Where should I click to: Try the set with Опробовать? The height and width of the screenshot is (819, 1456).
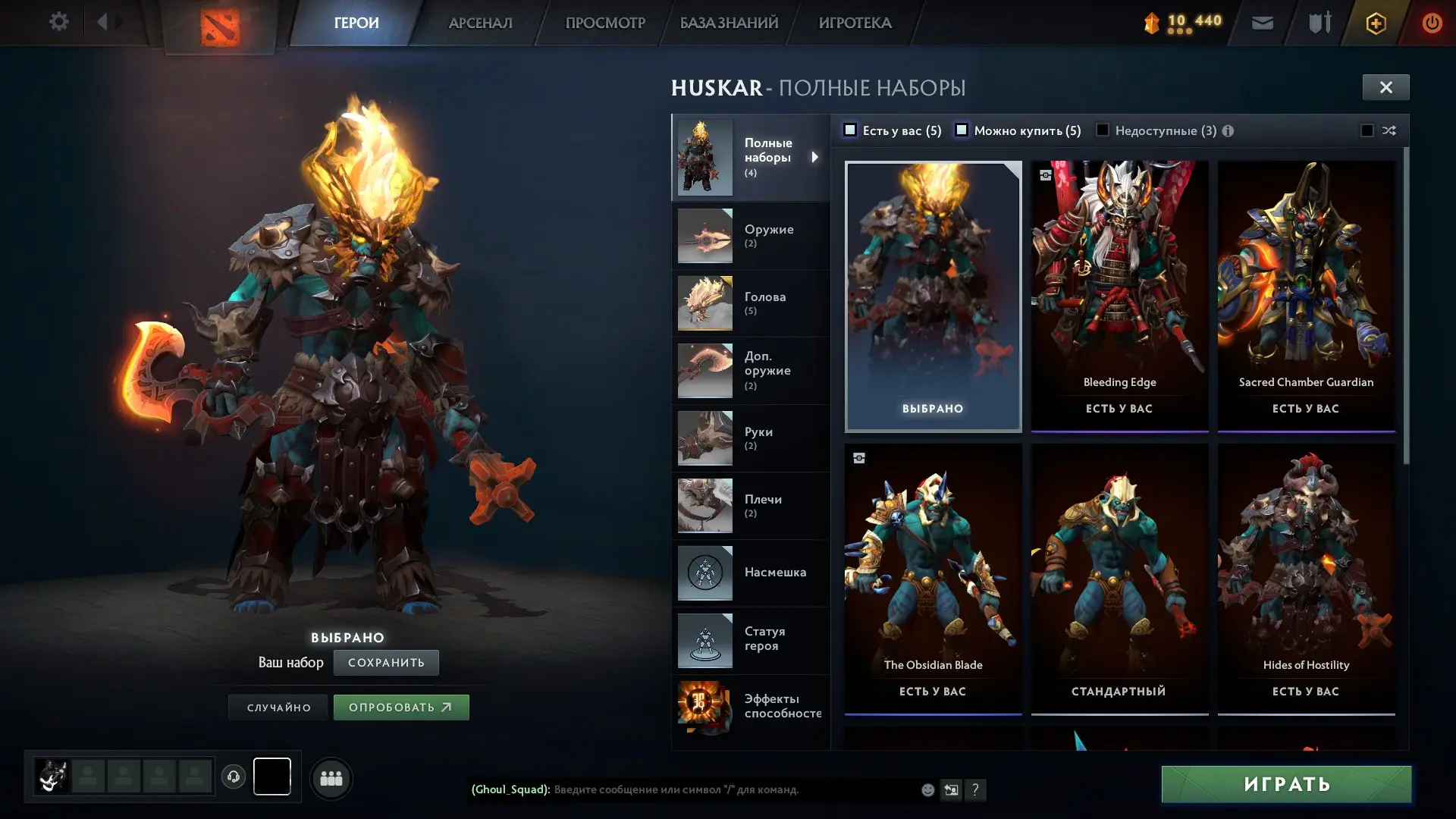click(401, 708)
